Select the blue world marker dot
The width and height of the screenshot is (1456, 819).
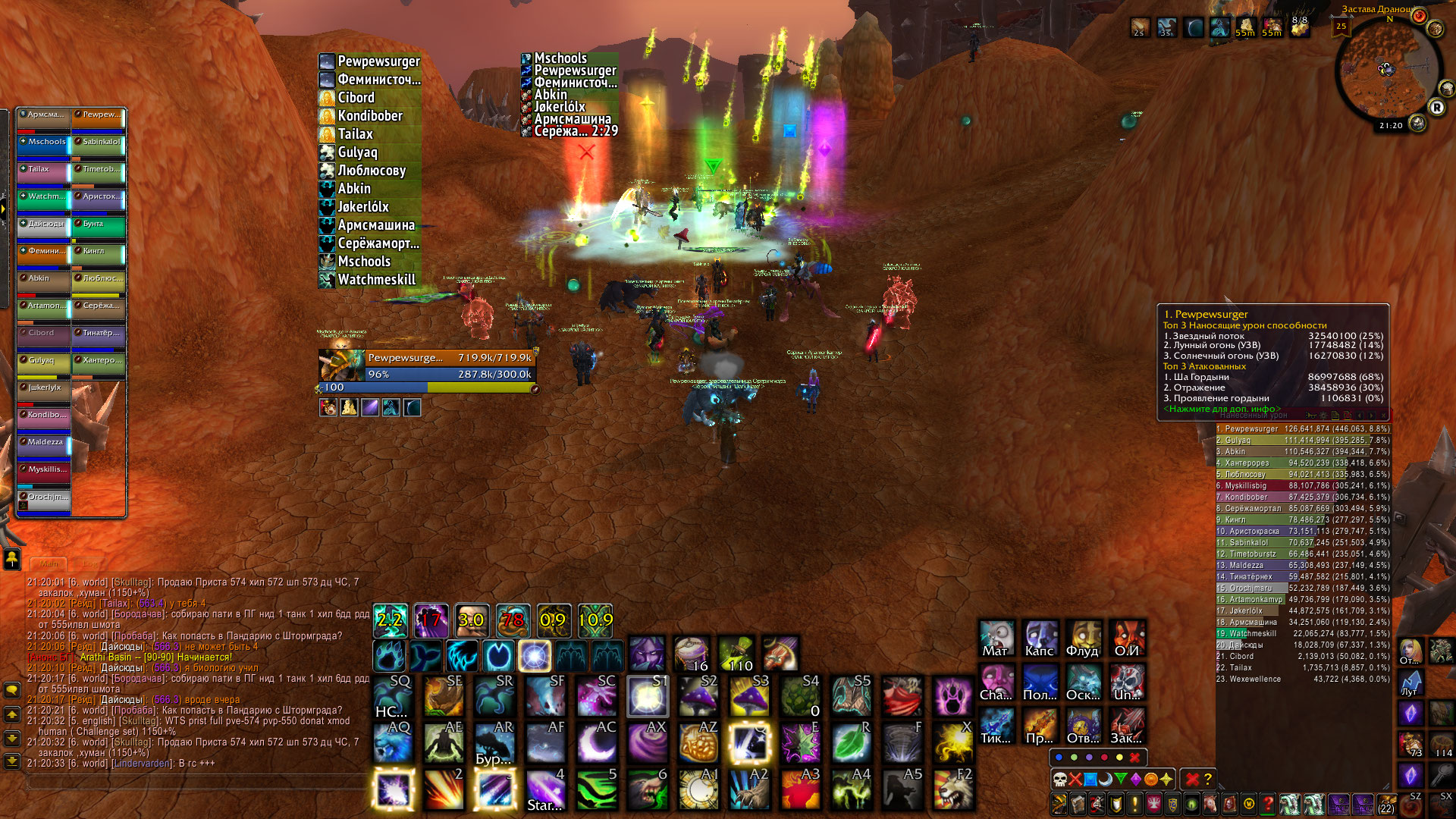1059,757
